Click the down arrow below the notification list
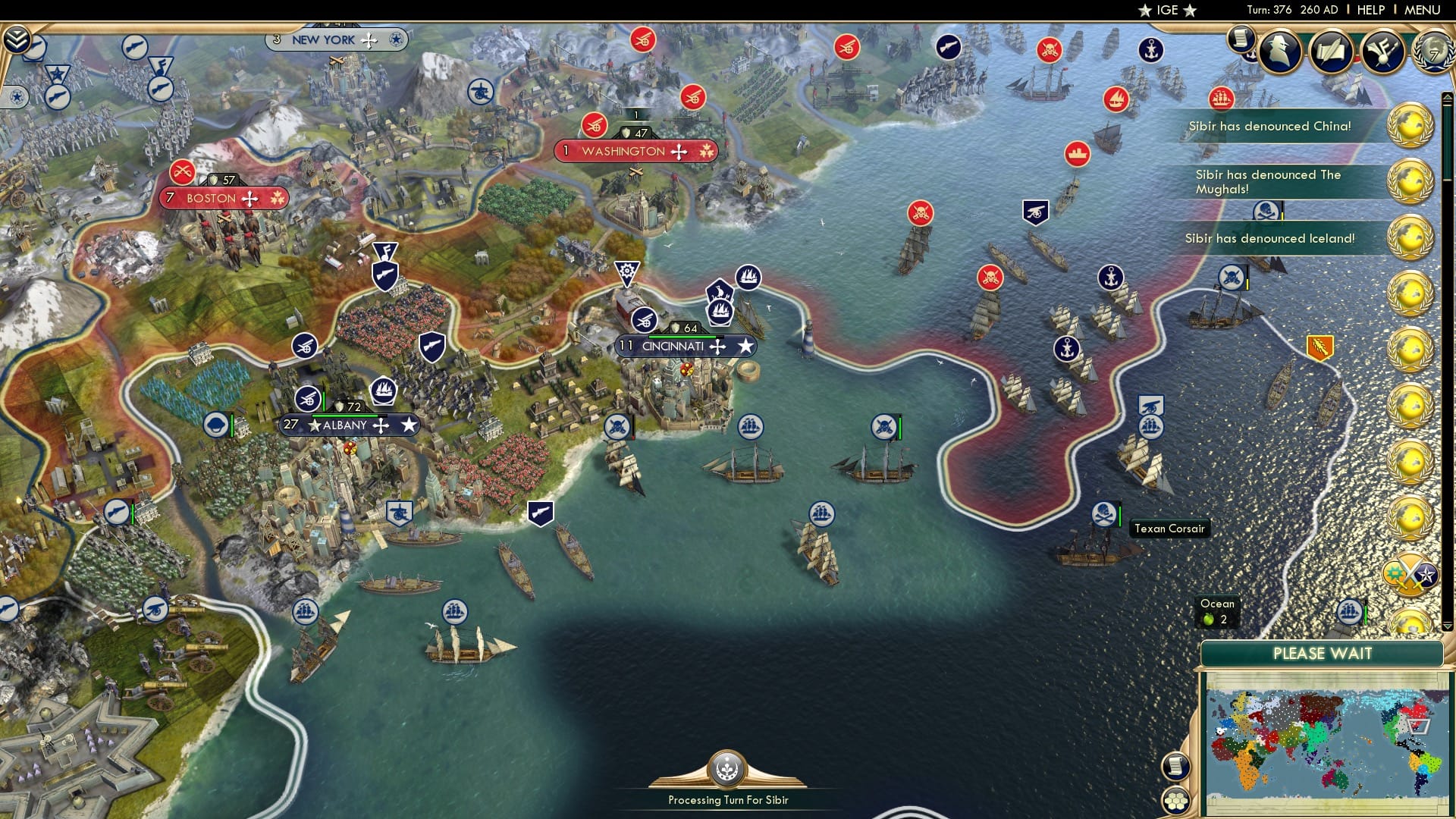The height and width of the screenshot is (819, 1456). pyautogui.click(x=1448, y=626)
